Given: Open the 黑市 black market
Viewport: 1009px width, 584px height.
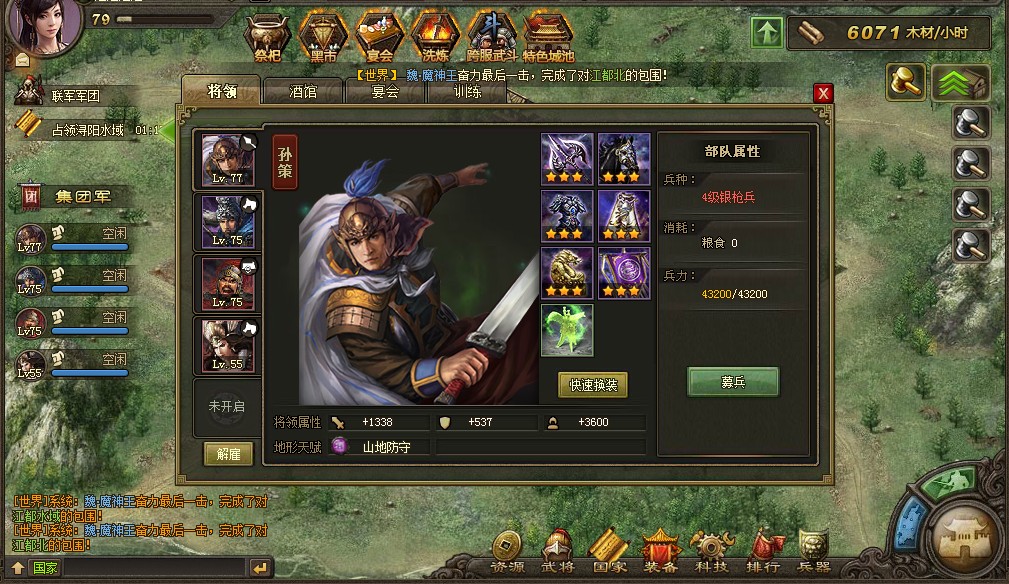Looking at the screenshot, I should click(x=322, y=36).
